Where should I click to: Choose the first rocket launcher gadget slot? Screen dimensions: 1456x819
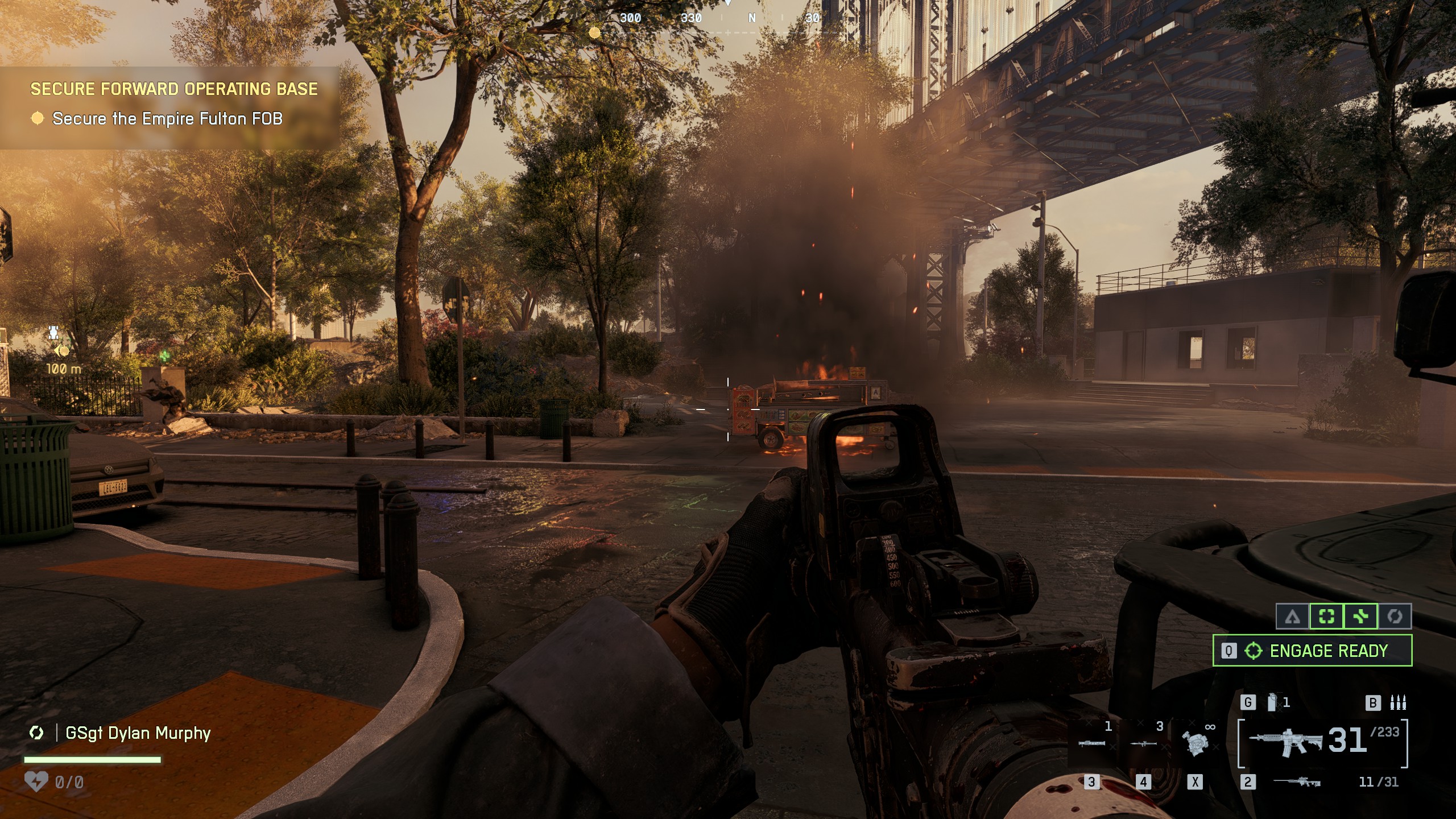[x=1092, y=743]
